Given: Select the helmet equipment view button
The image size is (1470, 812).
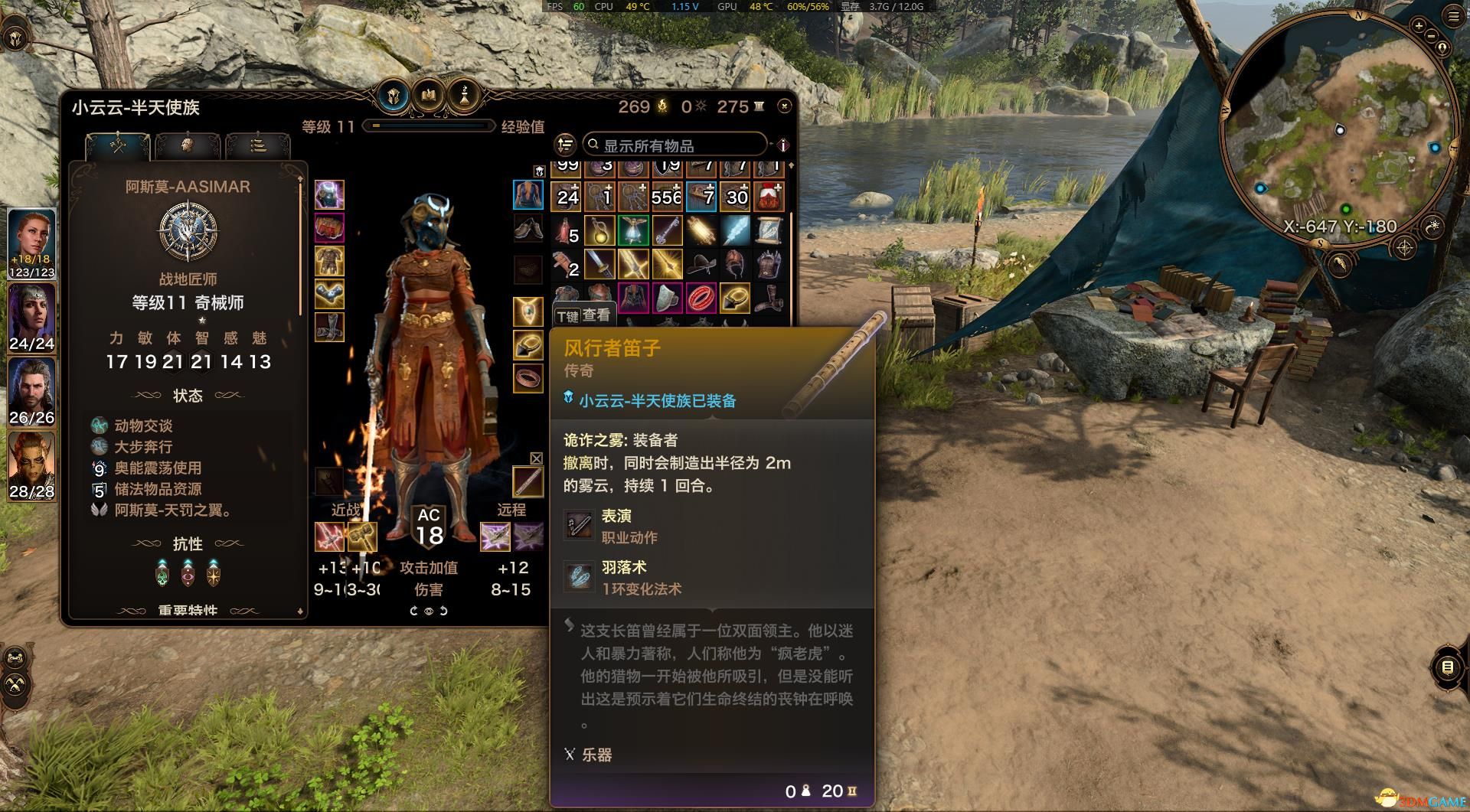Looking at the screenshot, I should [x=394, y=96].
